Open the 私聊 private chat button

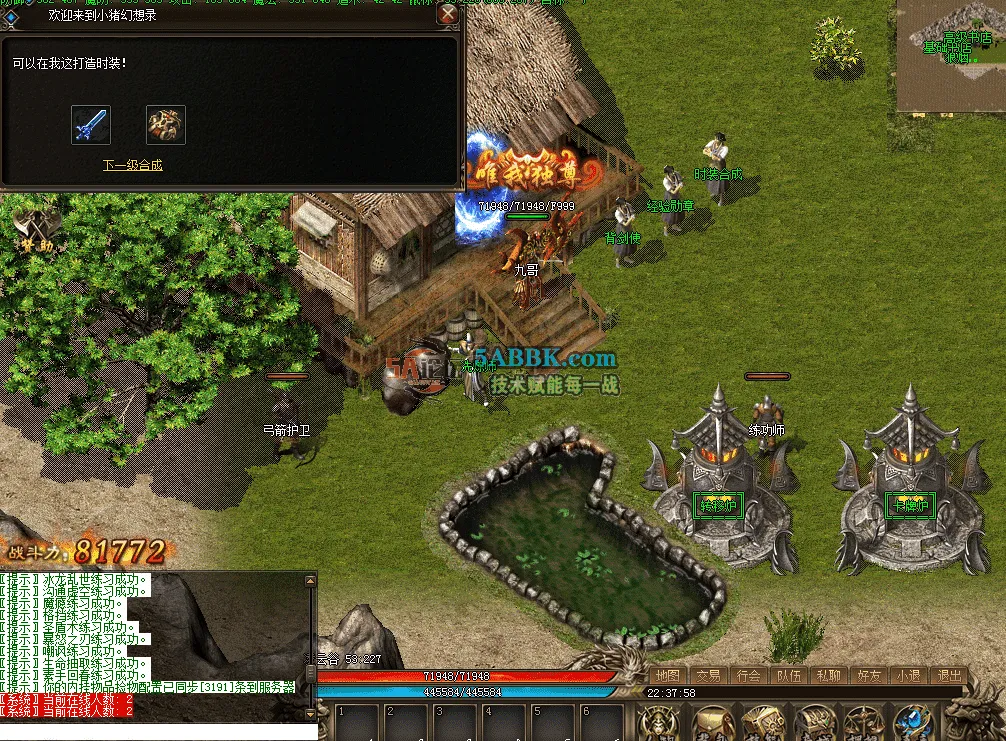pos(828,675)
